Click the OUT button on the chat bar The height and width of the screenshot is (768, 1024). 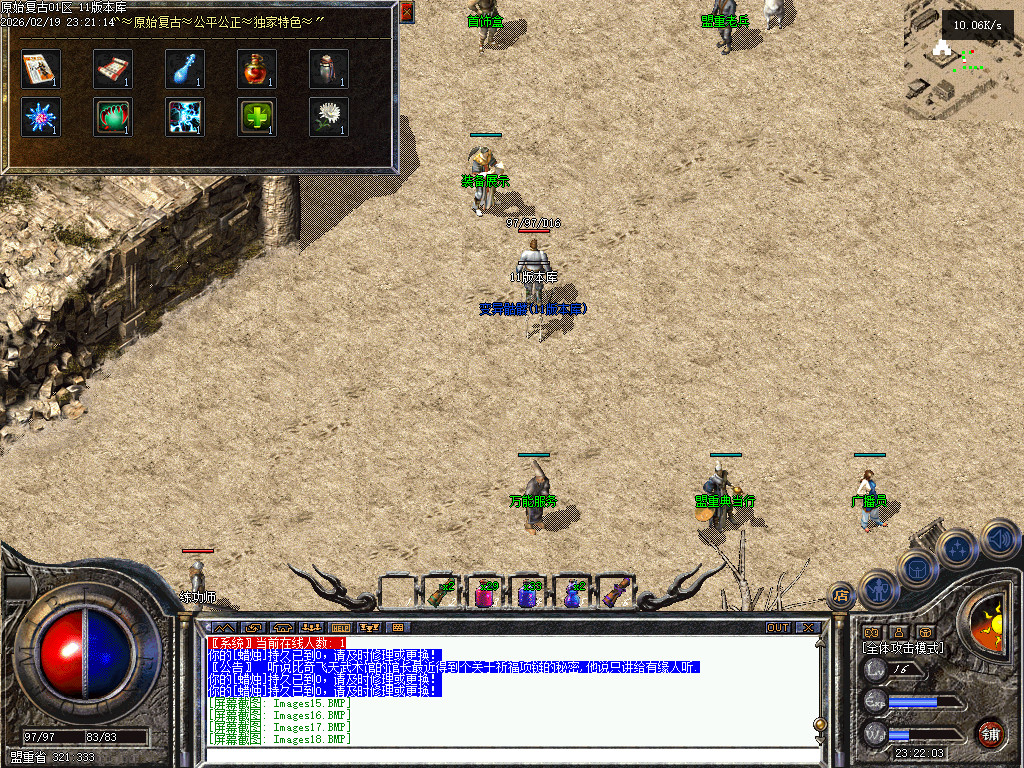777,628
